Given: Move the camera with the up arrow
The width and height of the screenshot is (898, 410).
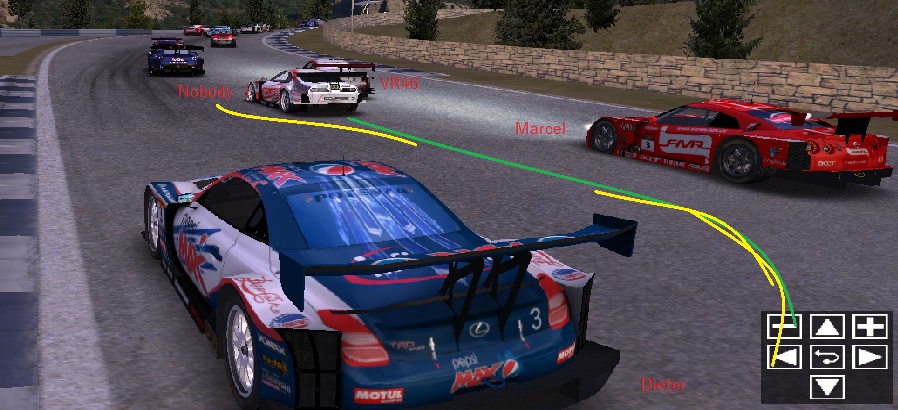Looking at the screenshot, I should click(829, 326).
